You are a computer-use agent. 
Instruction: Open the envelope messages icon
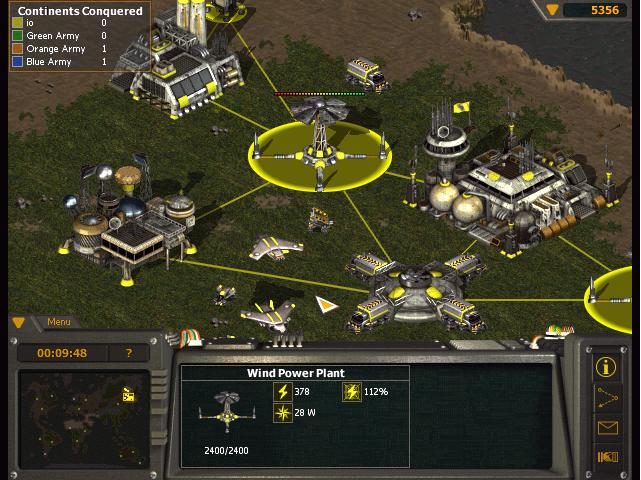tap(606, 428)
